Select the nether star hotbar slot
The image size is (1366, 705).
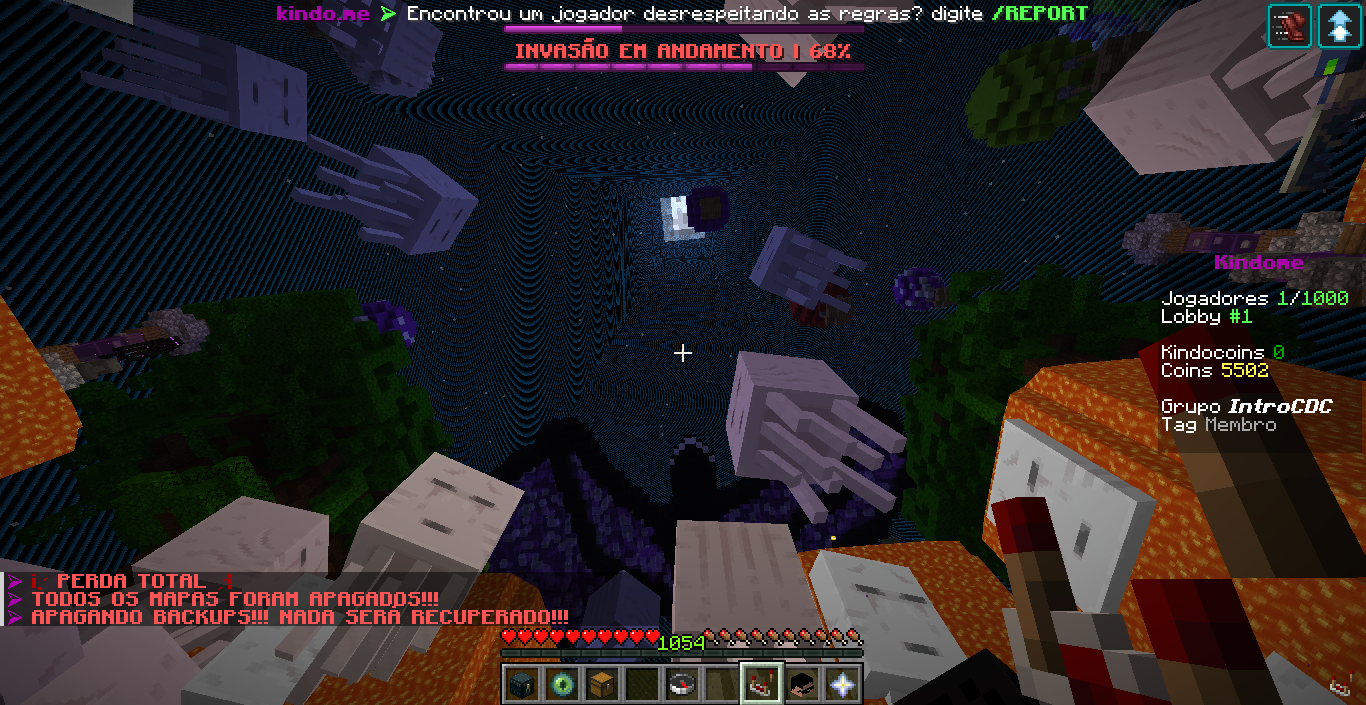(842, 684)
